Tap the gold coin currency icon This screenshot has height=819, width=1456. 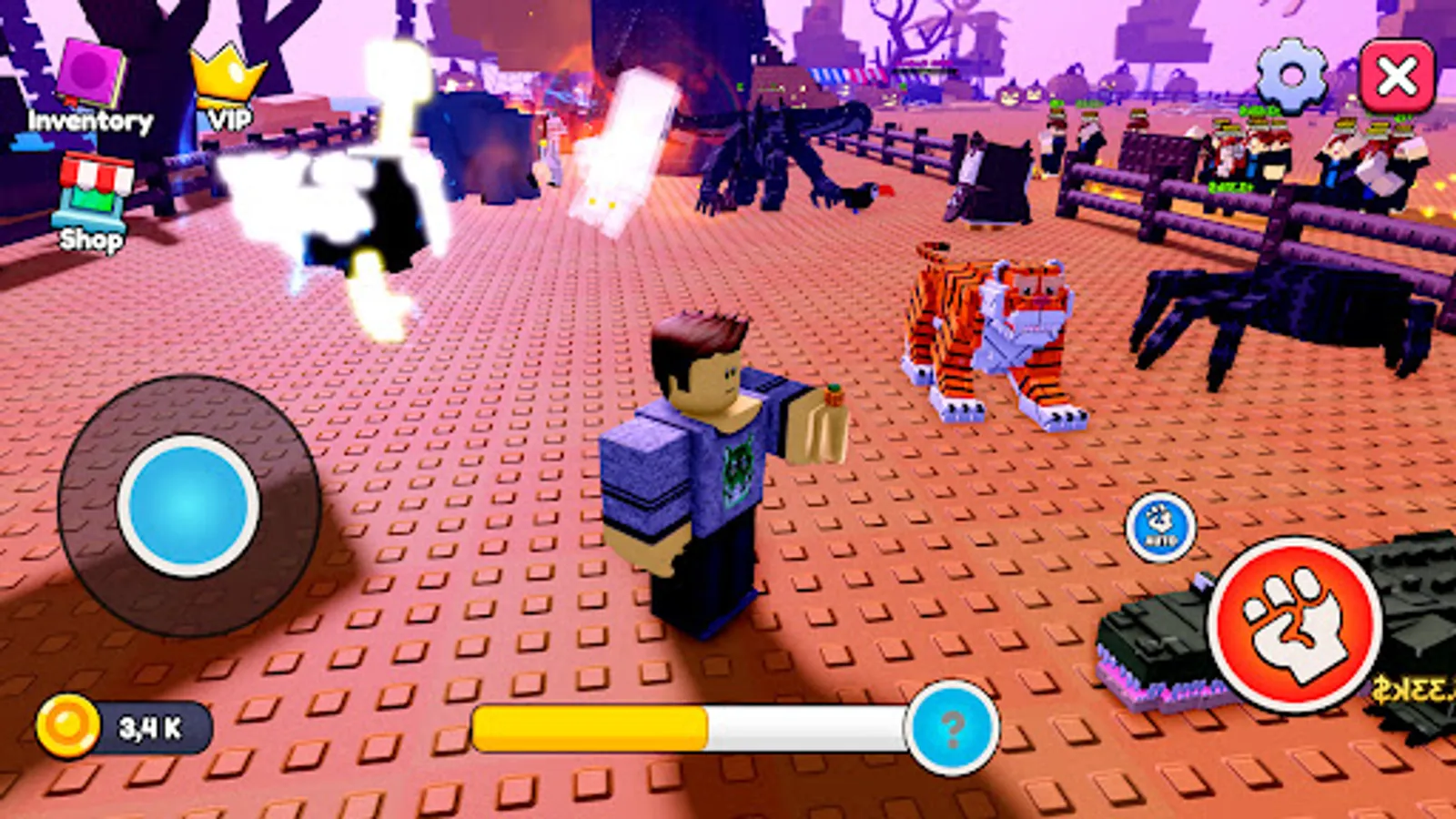[66, 724]
